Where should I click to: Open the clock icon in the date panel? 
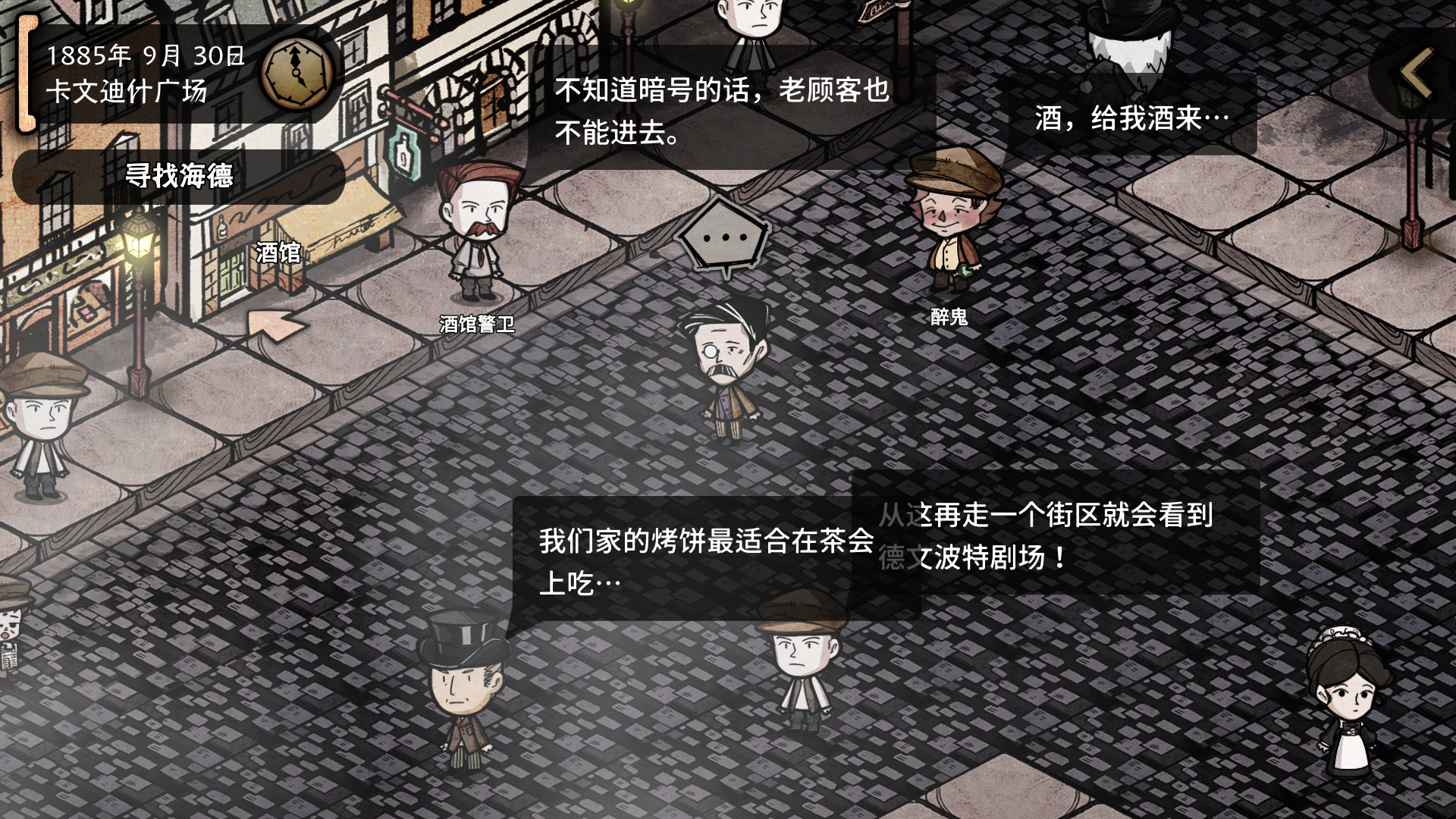point(296,71)
